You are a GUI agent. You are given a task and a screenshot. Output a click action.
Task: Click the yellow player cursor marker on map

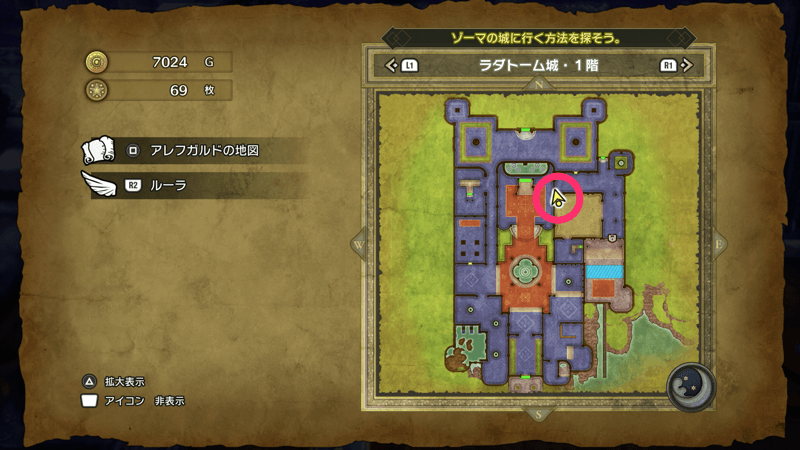click(558, 197)
